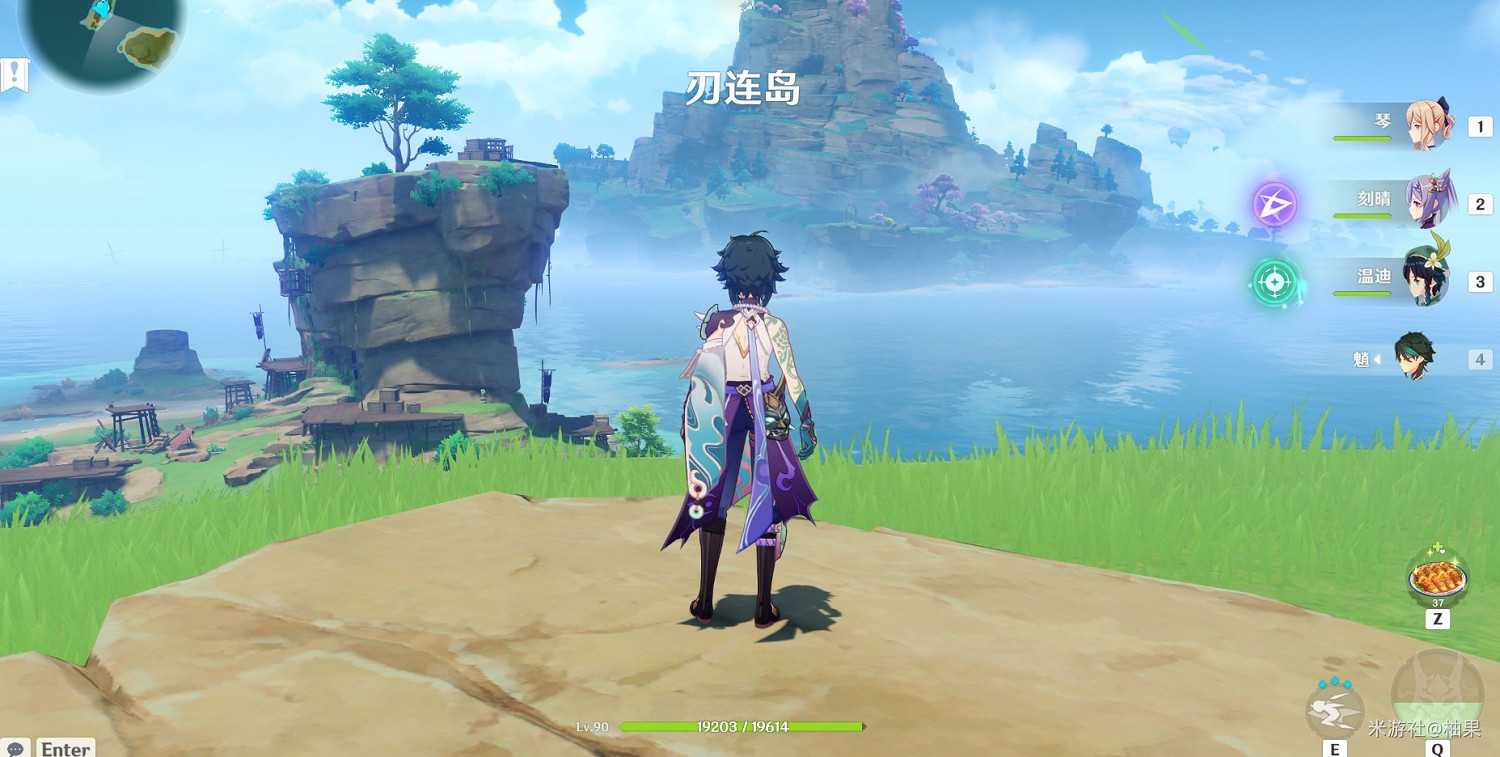Viewport: 1500px width, 757px height.
Task: Click the food item count showing 37
Action: tap(1436, 604)
